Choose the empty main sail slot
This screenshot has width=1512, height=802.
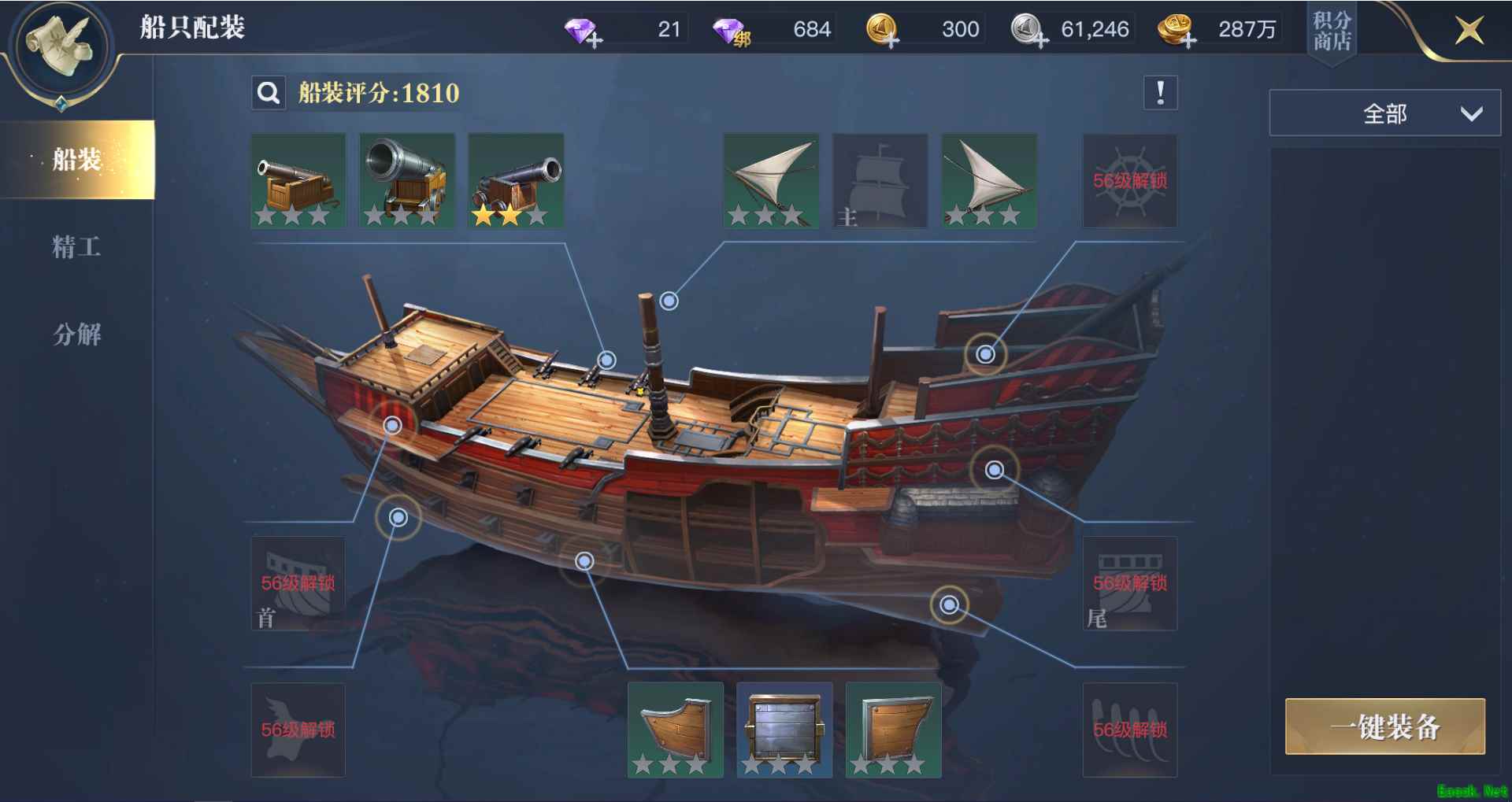(880, 181)
